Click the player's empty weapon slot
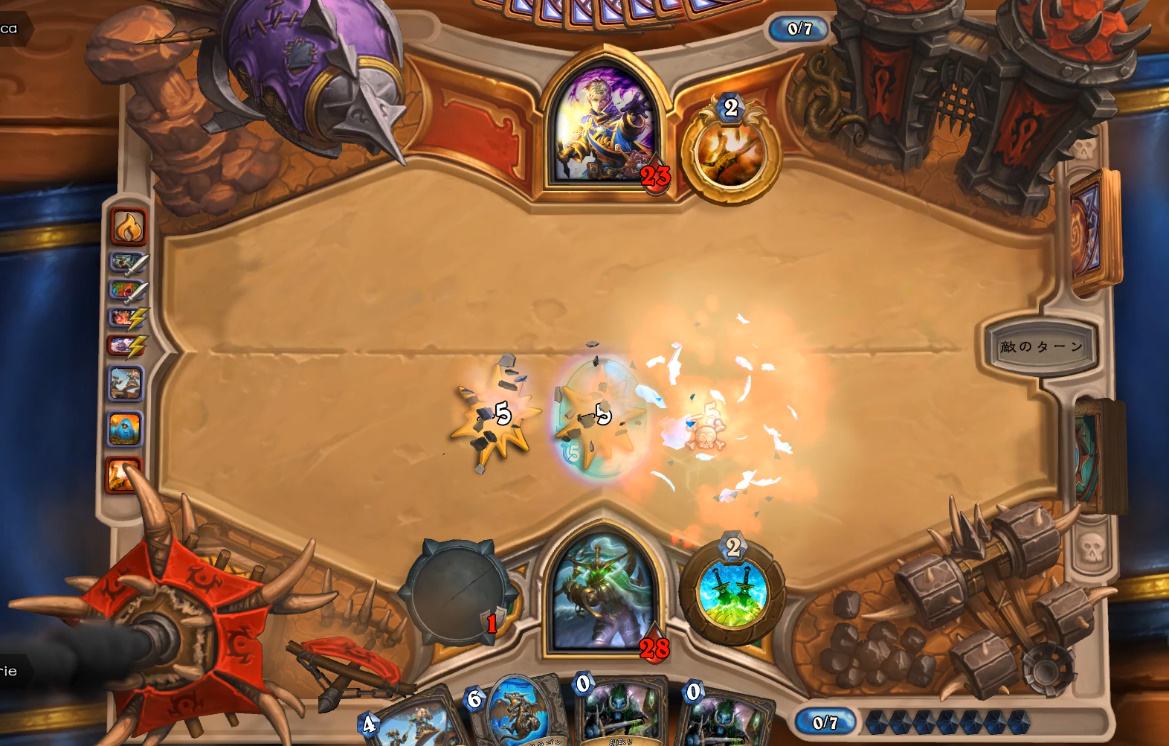 point(456,592)
